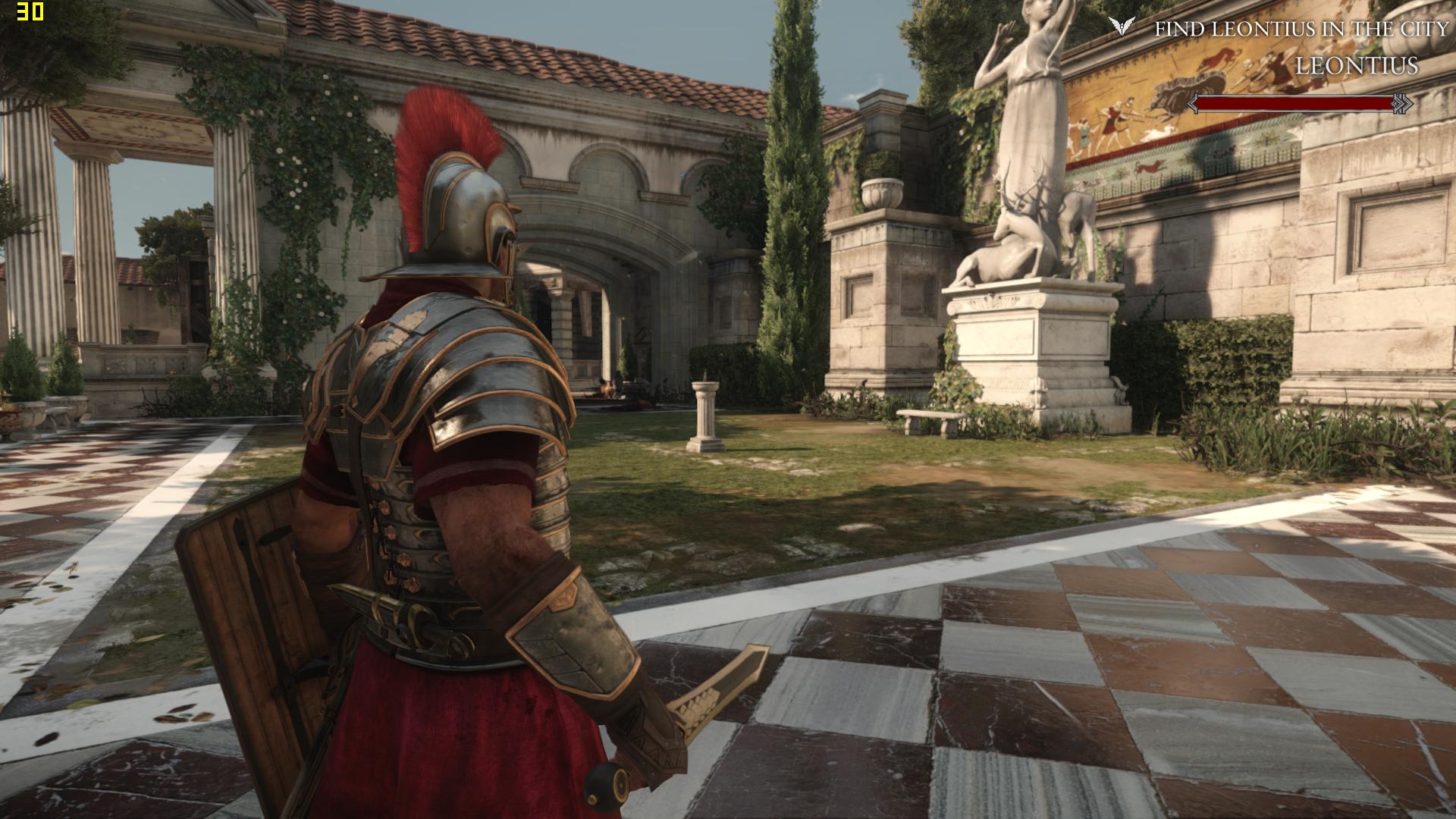Select the winged eagle objective icon
1456x819 pixels.
click(x=1119, y=27)
